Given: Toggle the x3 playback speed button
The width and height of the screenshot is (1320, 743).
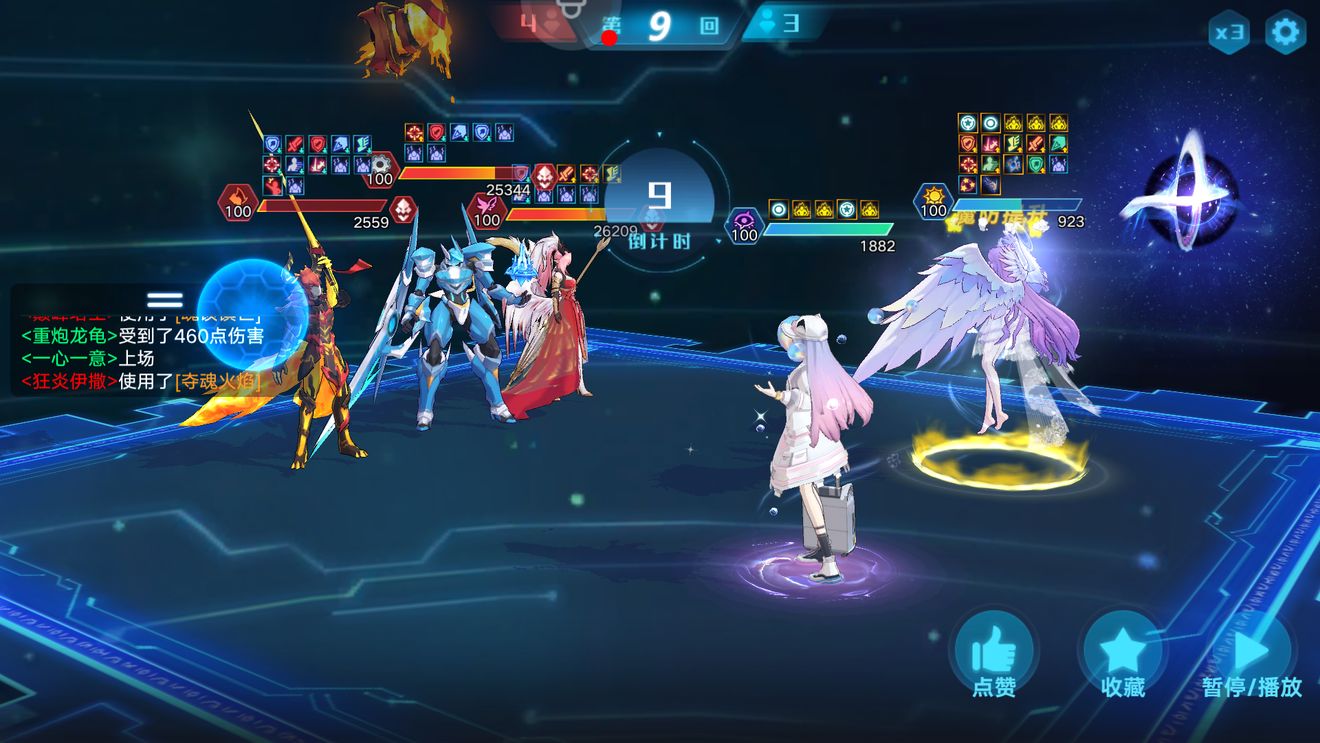Looking at the screenshot, I should pyautogui.click(x=1228, y=33).
